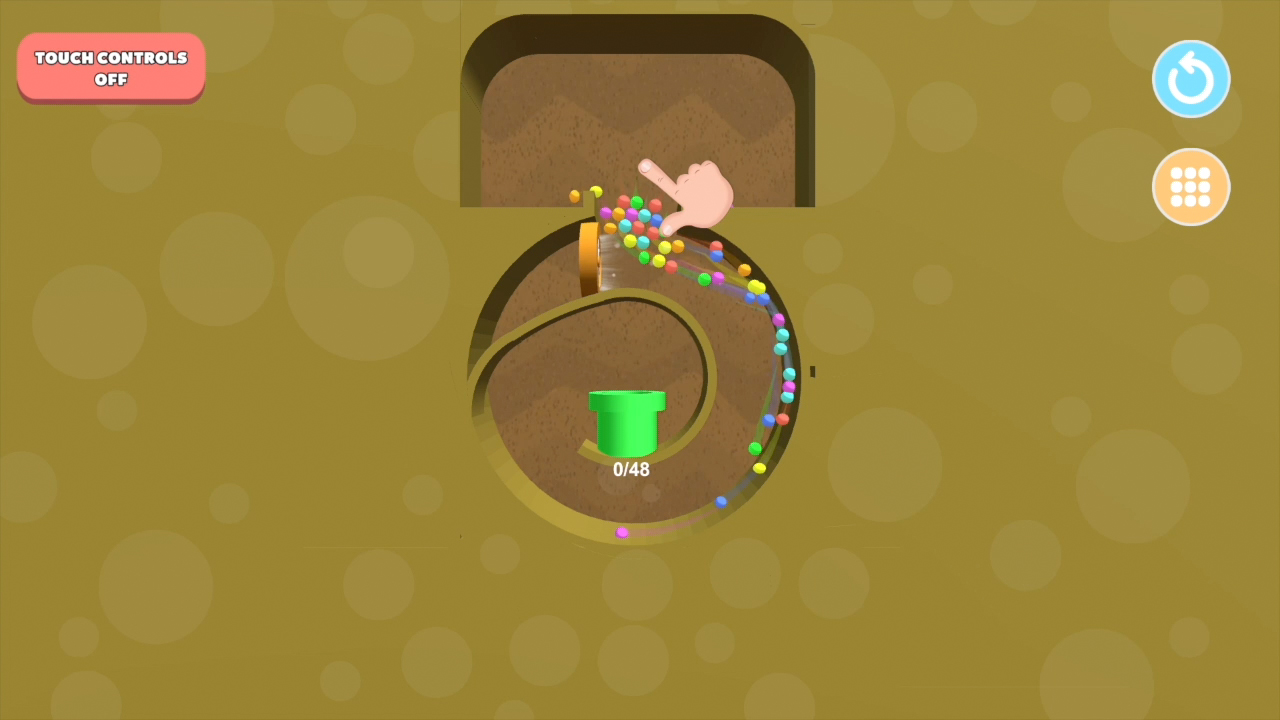The width and height of the screenshot is (1280, 720).
Task: Open the level select grid icon
Action: tap(1191, 187)
